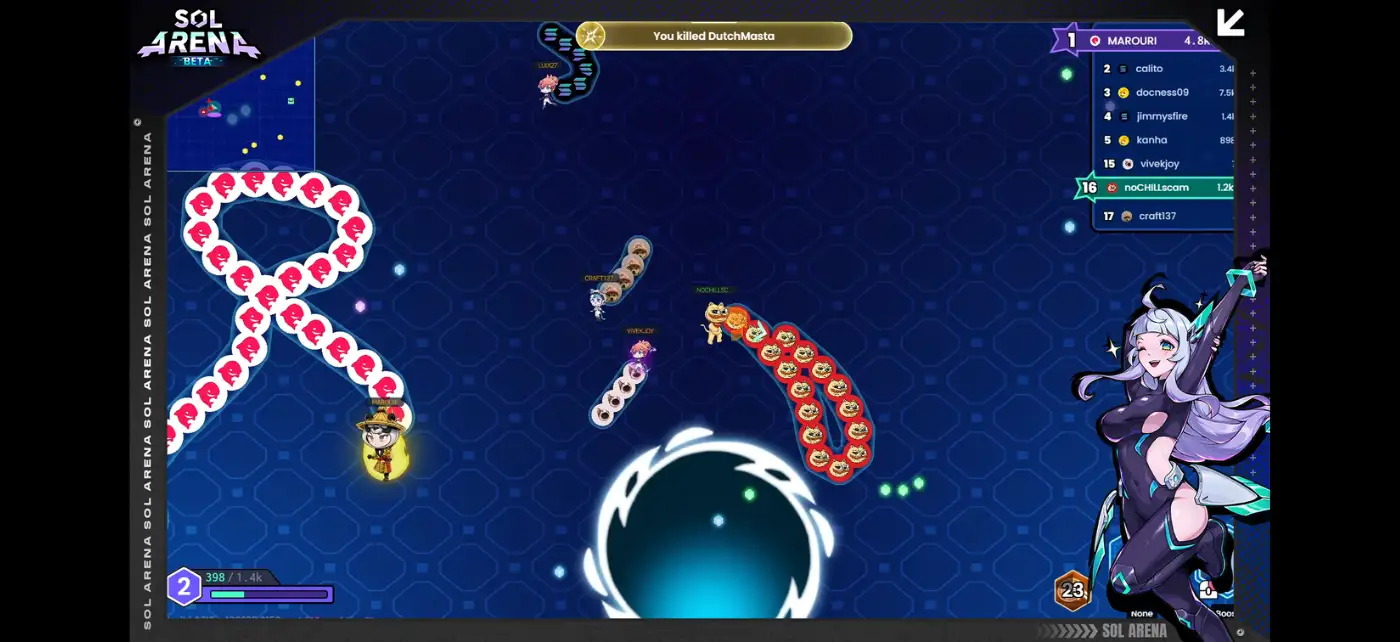Select the highlighted noCHILLscam leaderboard row
The width and height of the screenshot is (1400, 642).
coord(1158,188)
